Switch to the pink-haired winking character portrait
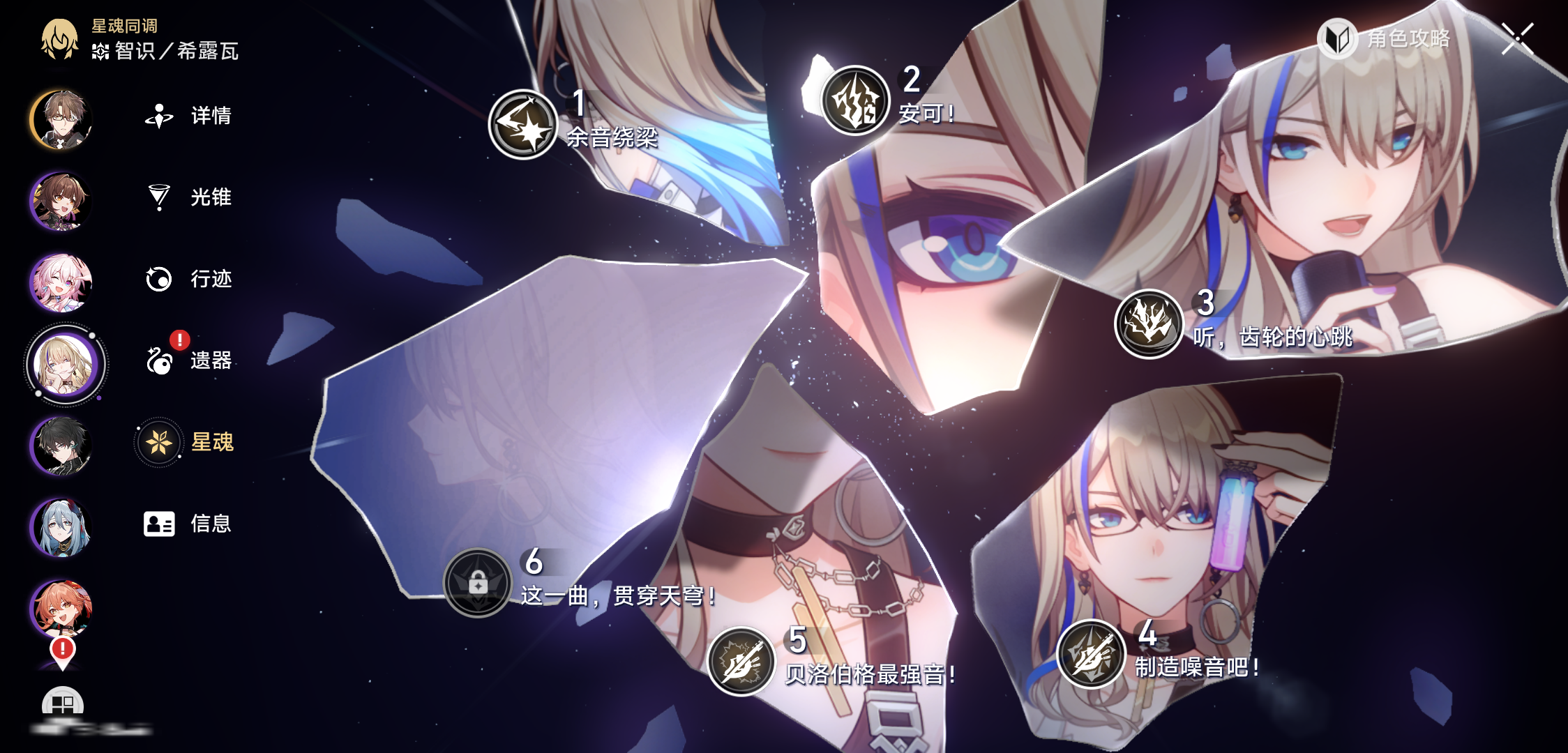This screenshot has height=753, width=1568. coord(61,282)
